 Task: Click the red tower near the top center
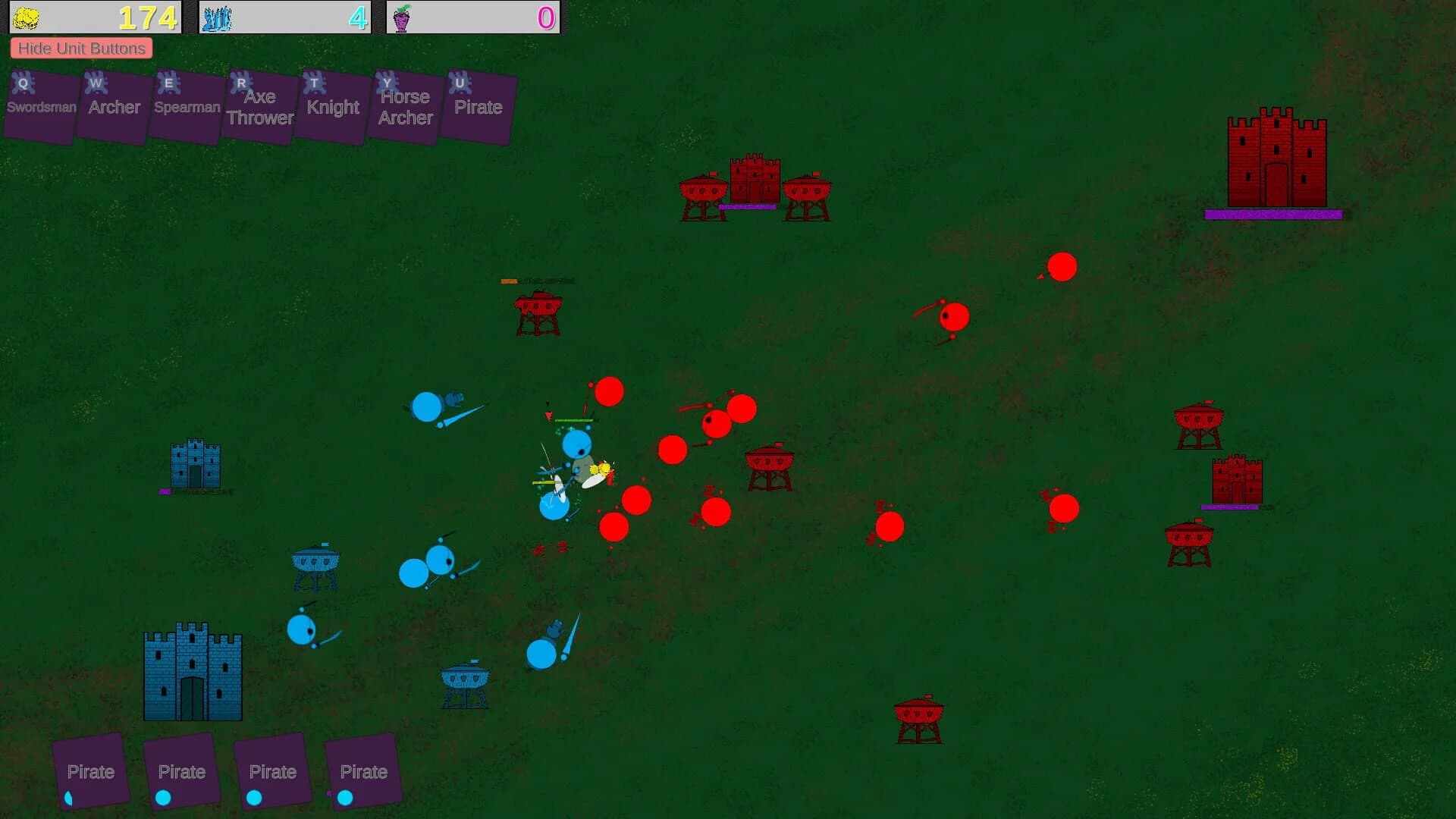(x=705, y=193)
